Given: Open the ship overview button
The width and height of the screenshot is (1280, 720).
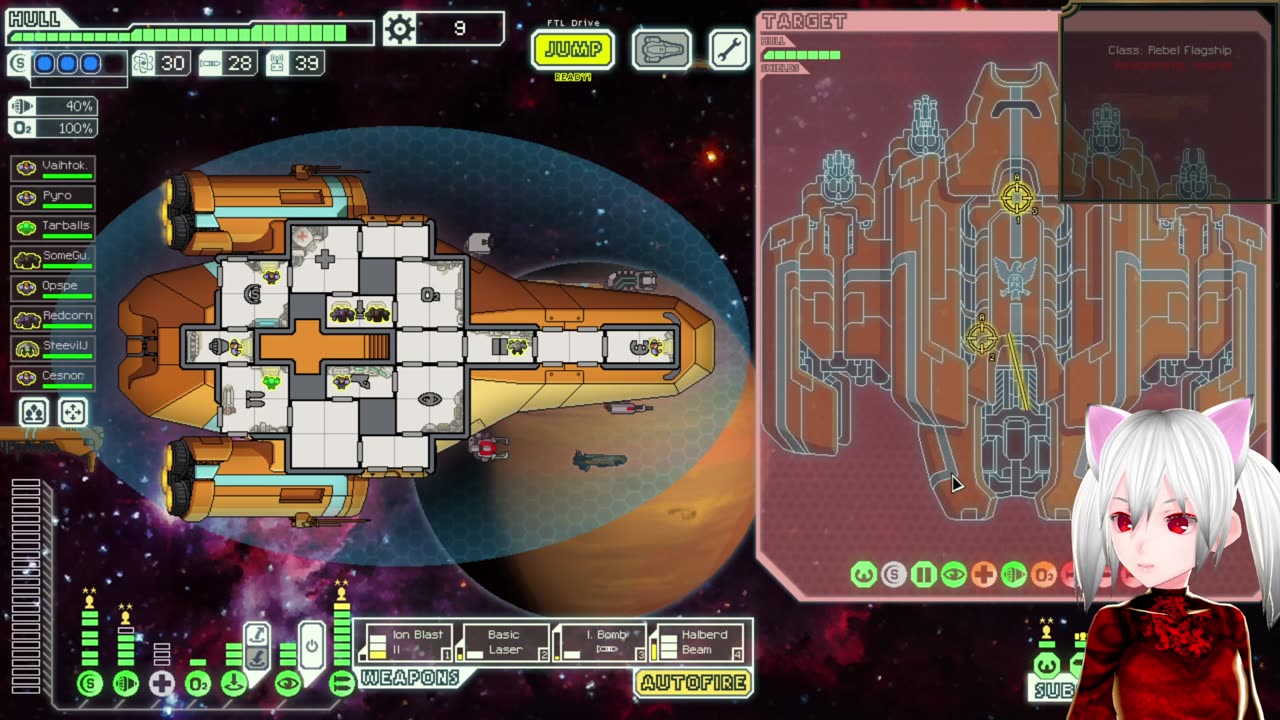Looking at the screenshot, I should [661, 50].
